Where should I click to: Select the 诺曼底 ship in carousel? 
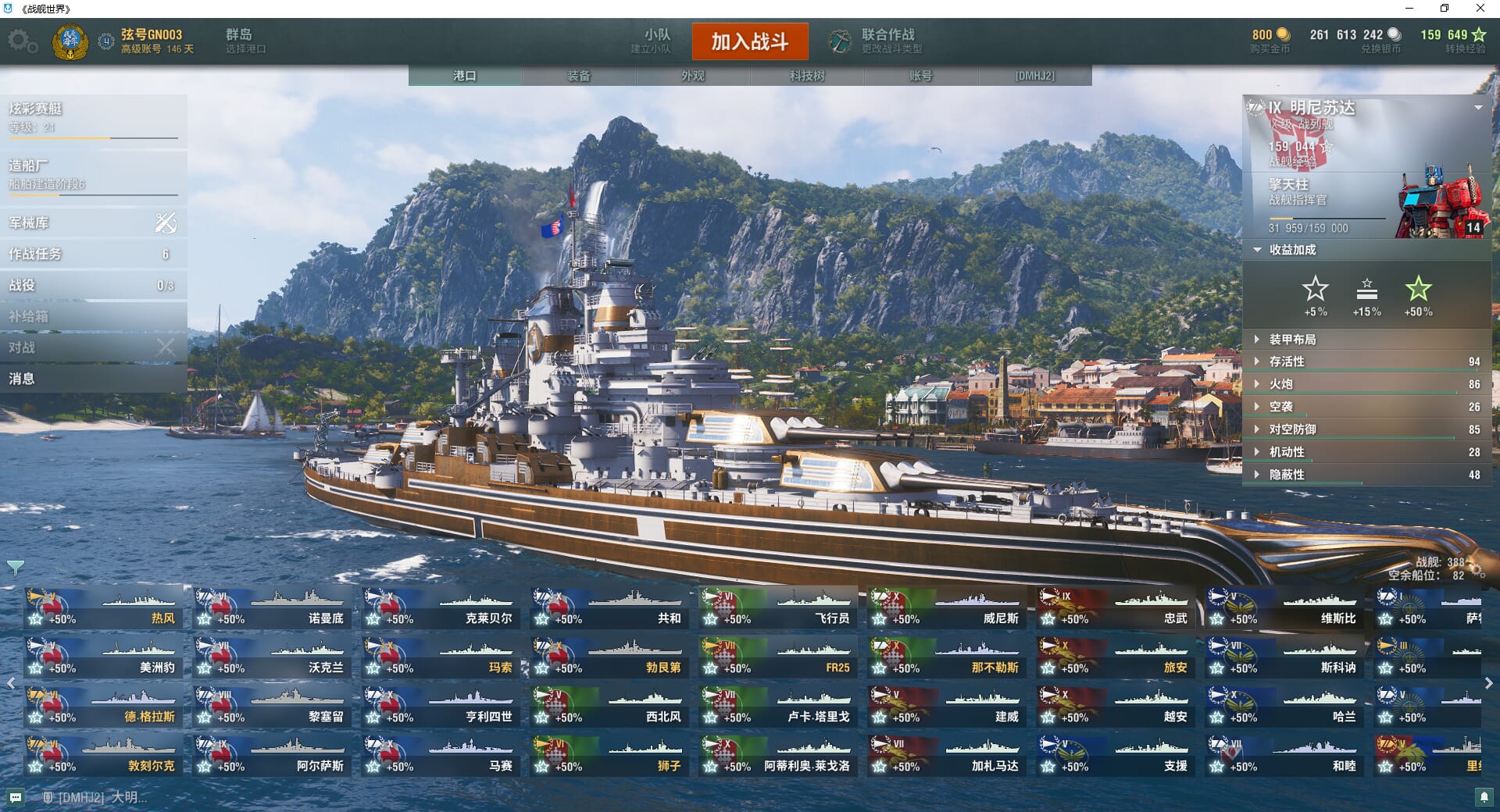tap(273, 608)
